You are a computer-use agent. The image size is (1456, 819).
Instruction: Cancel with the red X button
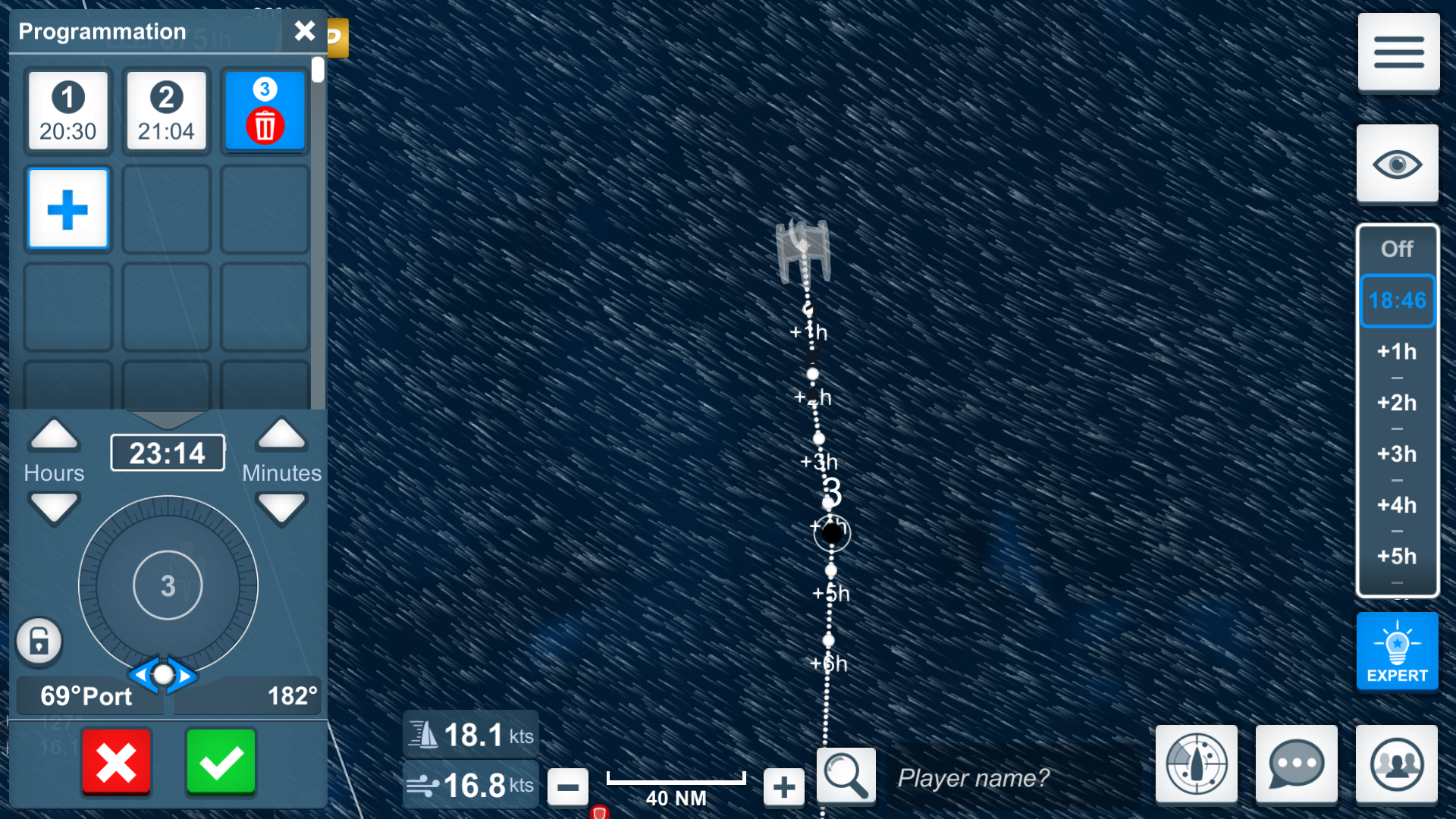(116, 763)
